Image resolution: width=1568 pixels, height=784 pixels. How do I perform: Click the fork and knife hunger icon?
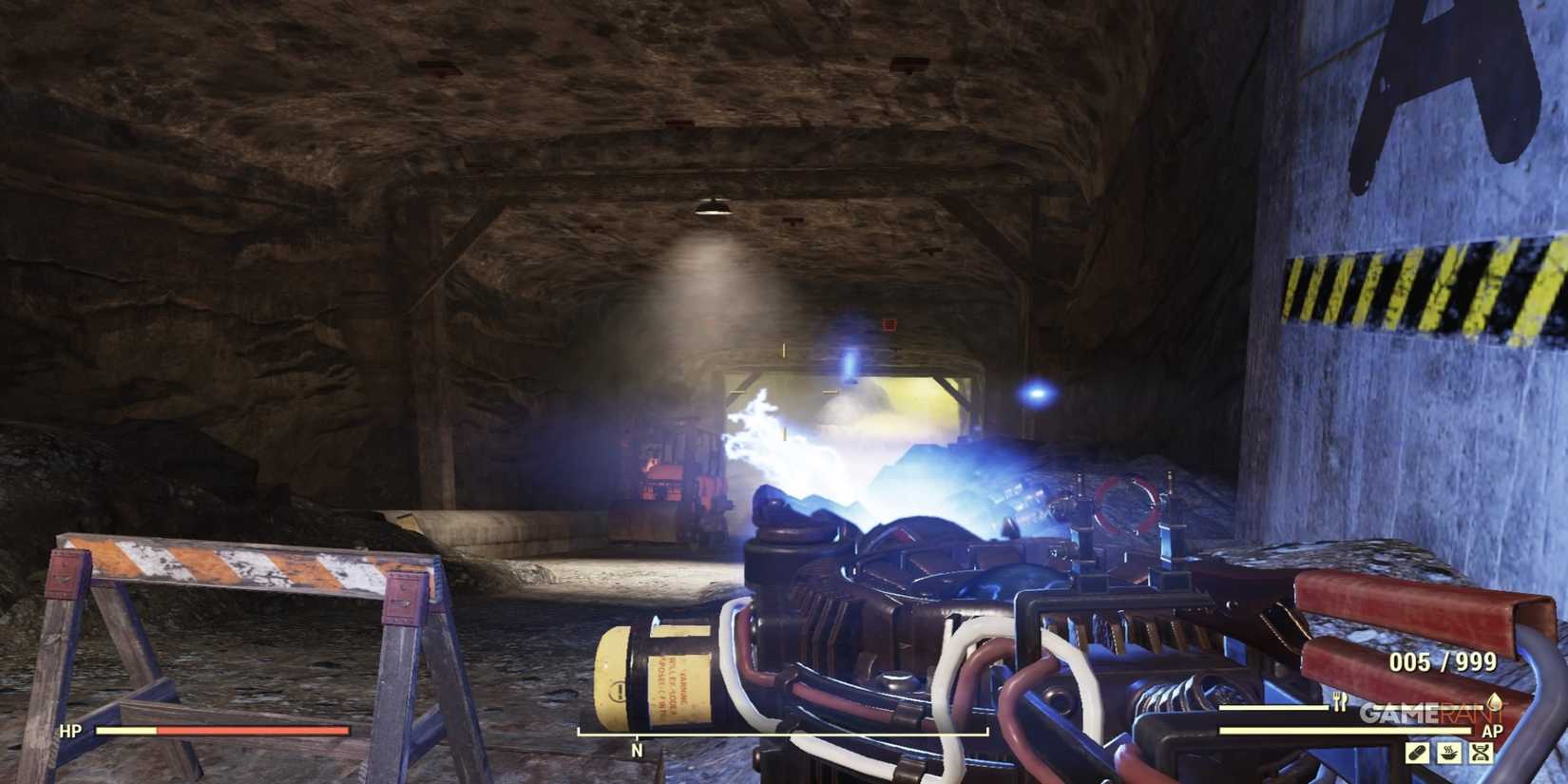(x=1340, y=701)
